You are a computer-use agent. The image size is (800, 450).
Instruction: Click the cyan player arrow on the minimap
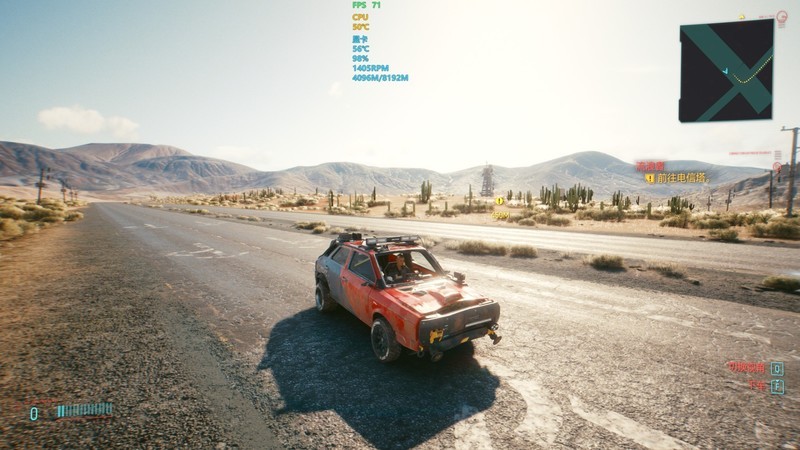coord(727,70)
